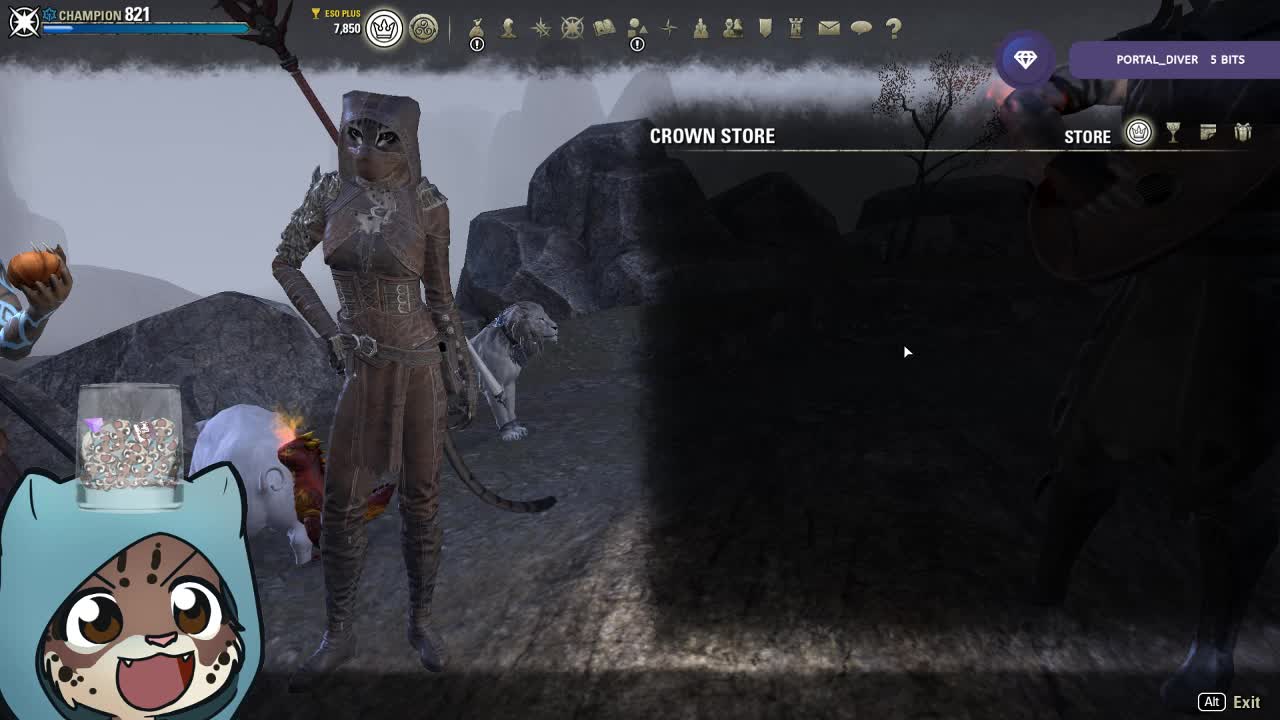
Task: Open the champion points icon
Action: 572,28
